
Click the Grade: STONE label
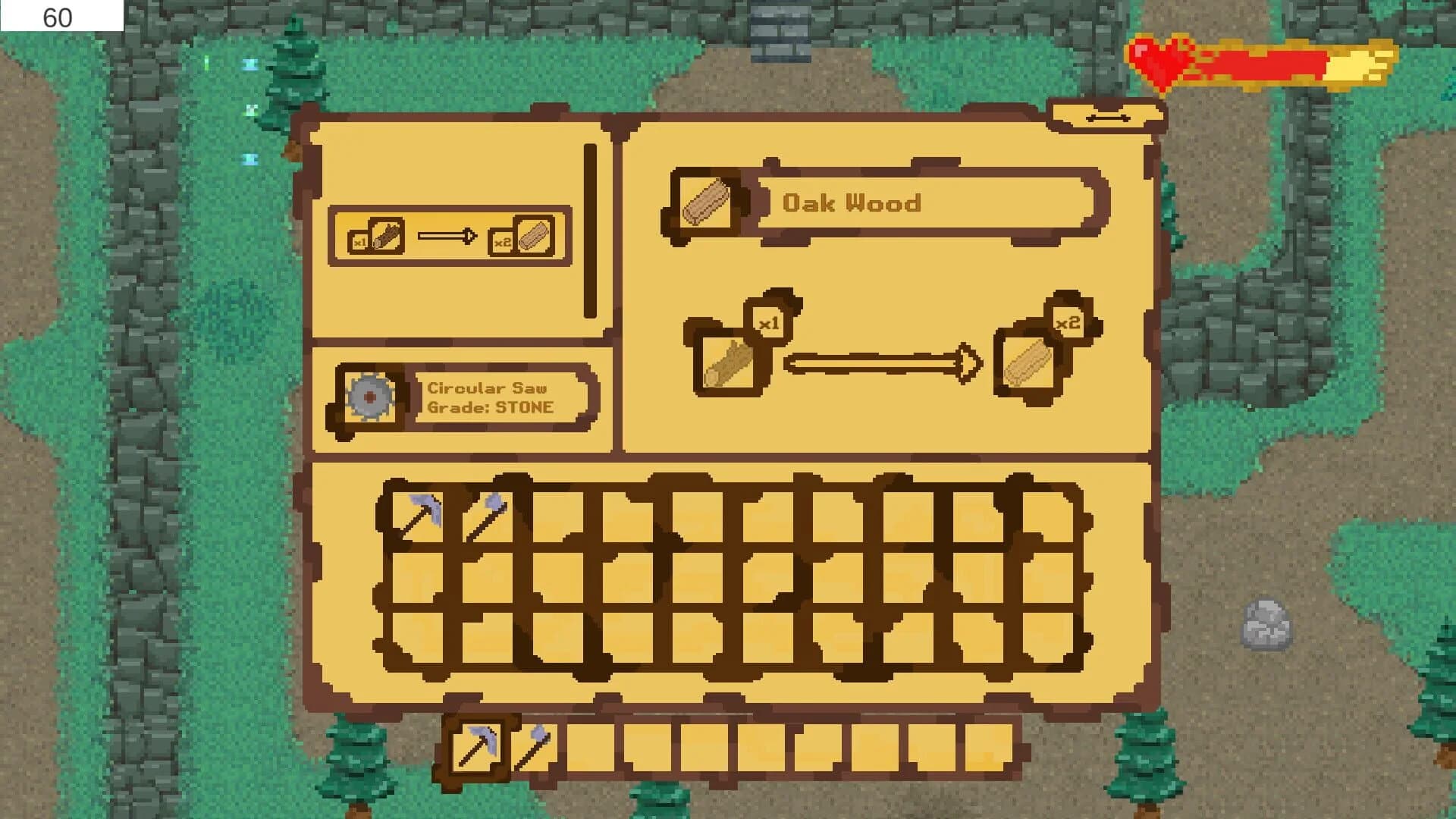pos(491,406)
